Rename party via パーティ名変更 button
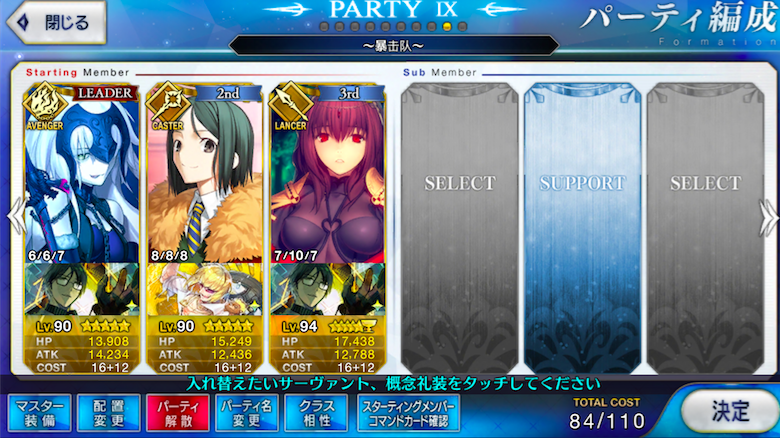The height and width of the screenshot is (438, 780). click(247, 411)
